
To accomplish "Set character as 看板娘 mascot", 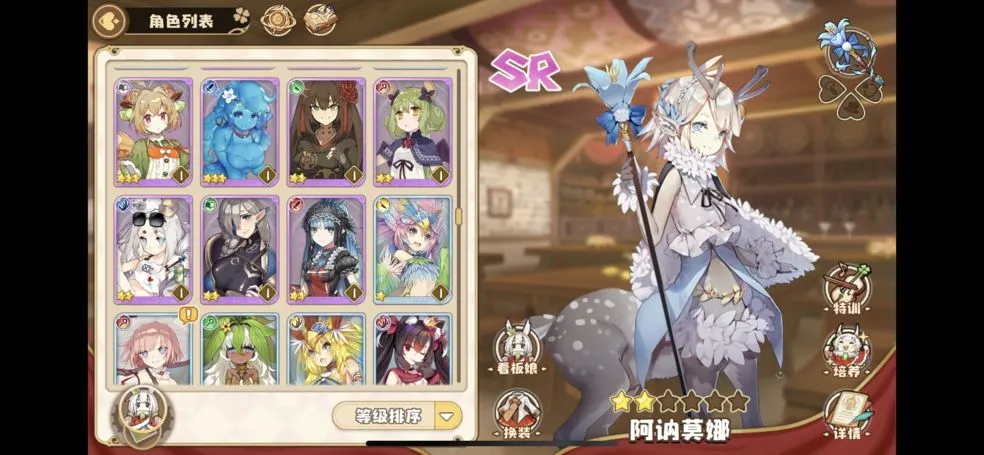I will tap(518, 351).
